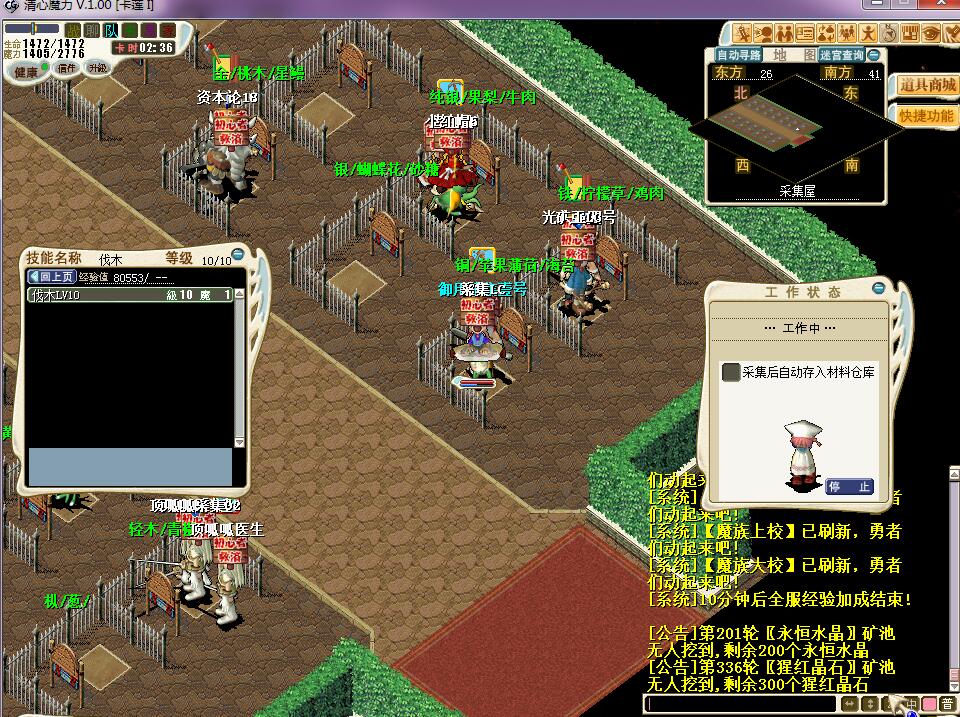Stop working with the 停止 button
The width and height of the screenshot is (960, 717).
(x=849, y=487)
